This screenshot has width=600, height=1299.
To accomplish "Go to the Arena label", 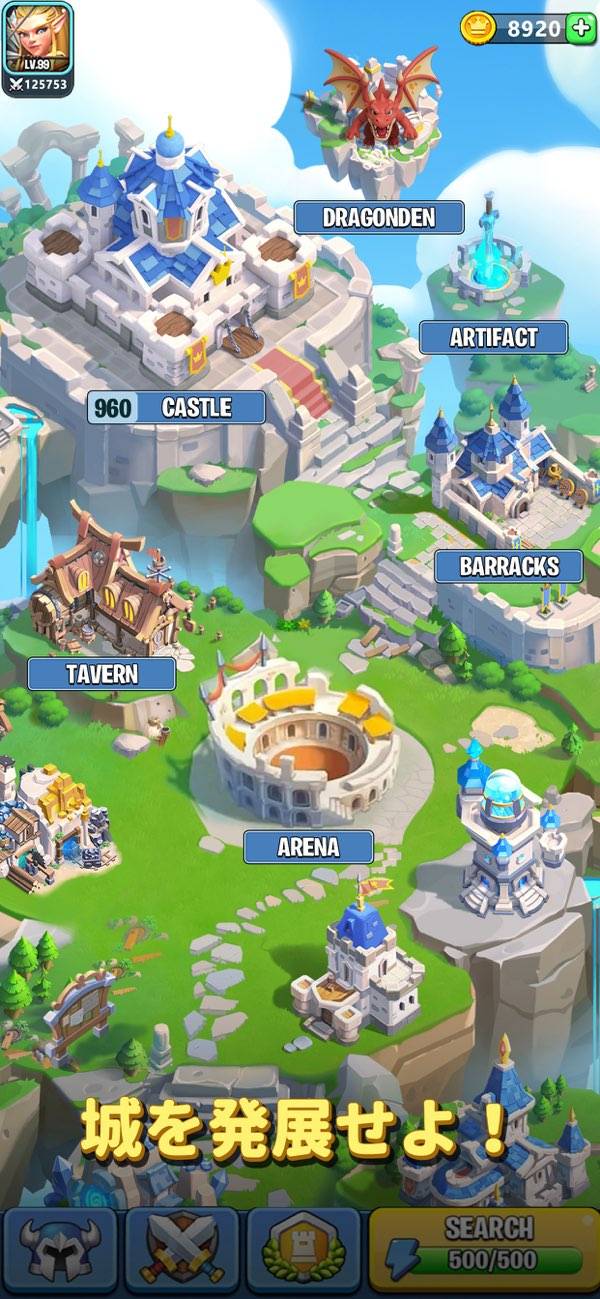I will tap(308, 848).
